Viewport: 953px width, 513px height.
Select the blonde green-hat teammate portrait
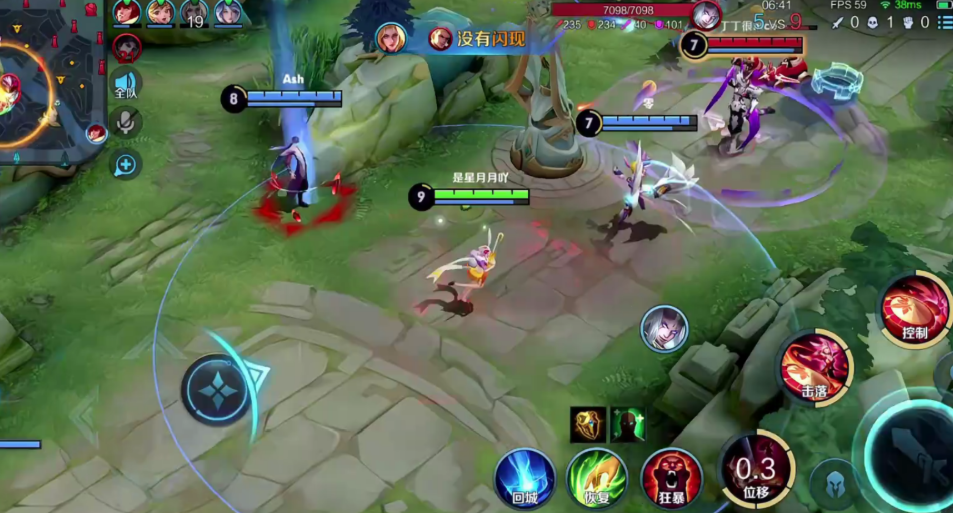[160, 13]
